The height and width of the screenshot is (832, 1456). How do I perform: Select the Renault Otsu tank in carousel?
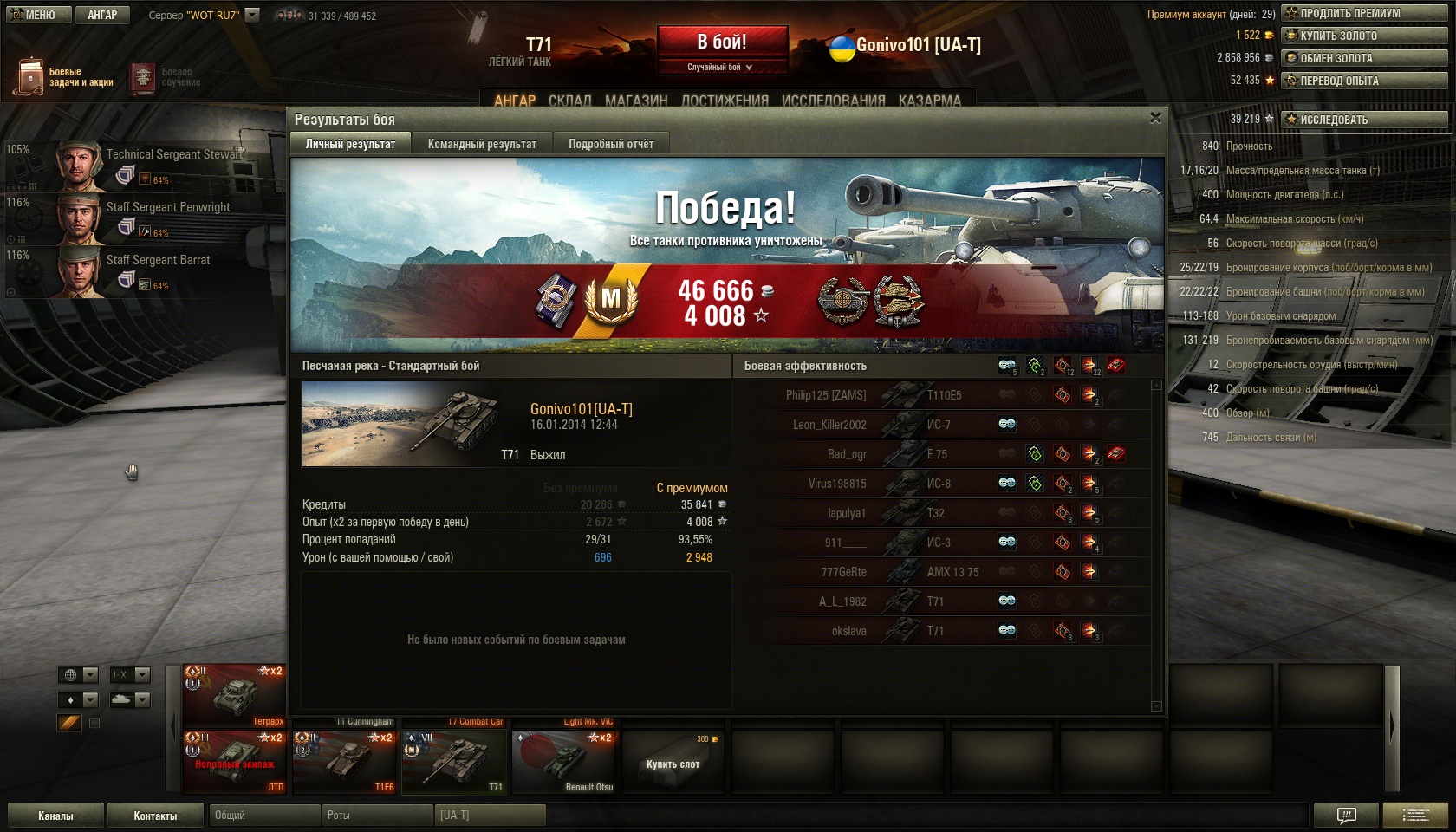pyautogui.click(x=564, y=762)
